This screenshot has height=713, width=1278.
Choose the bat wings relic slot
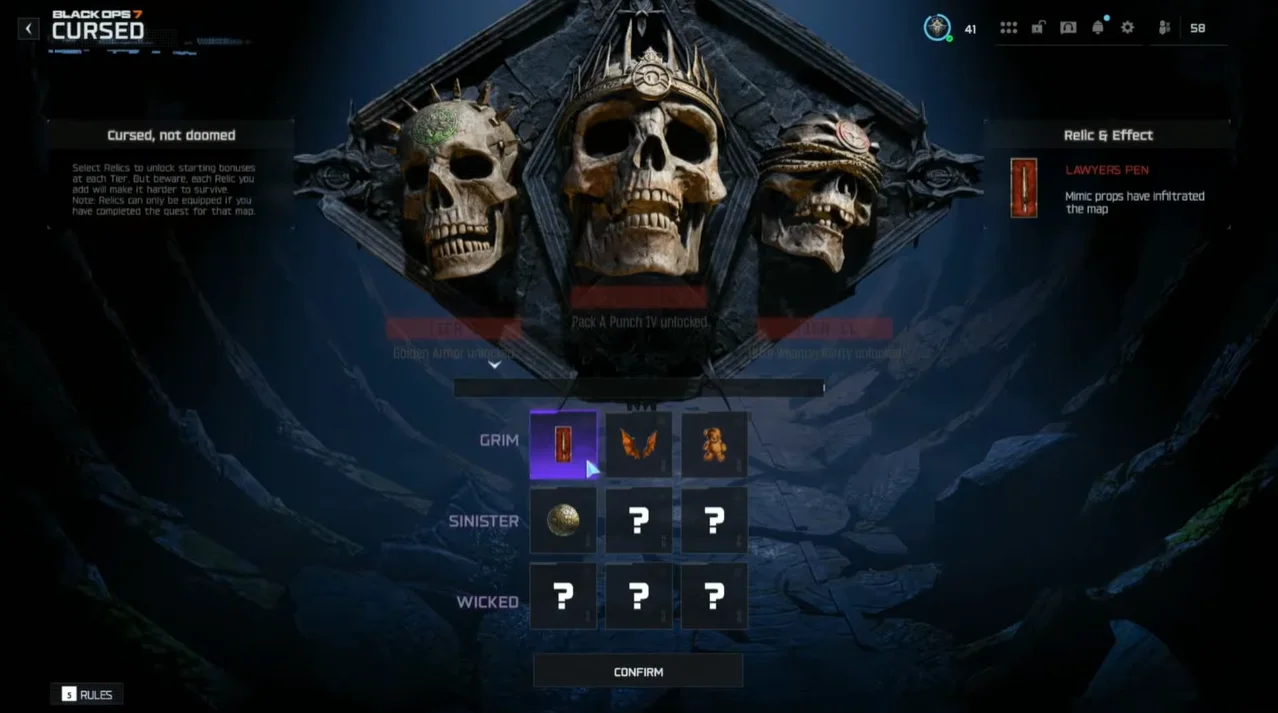pos(638,445)
